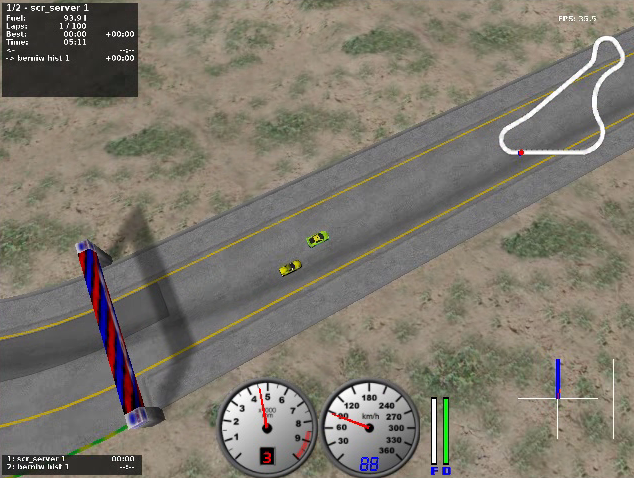
Task: Select the berniw hist 1 leaderboard row
Action: pyautogui.click(x=70, y=468)
